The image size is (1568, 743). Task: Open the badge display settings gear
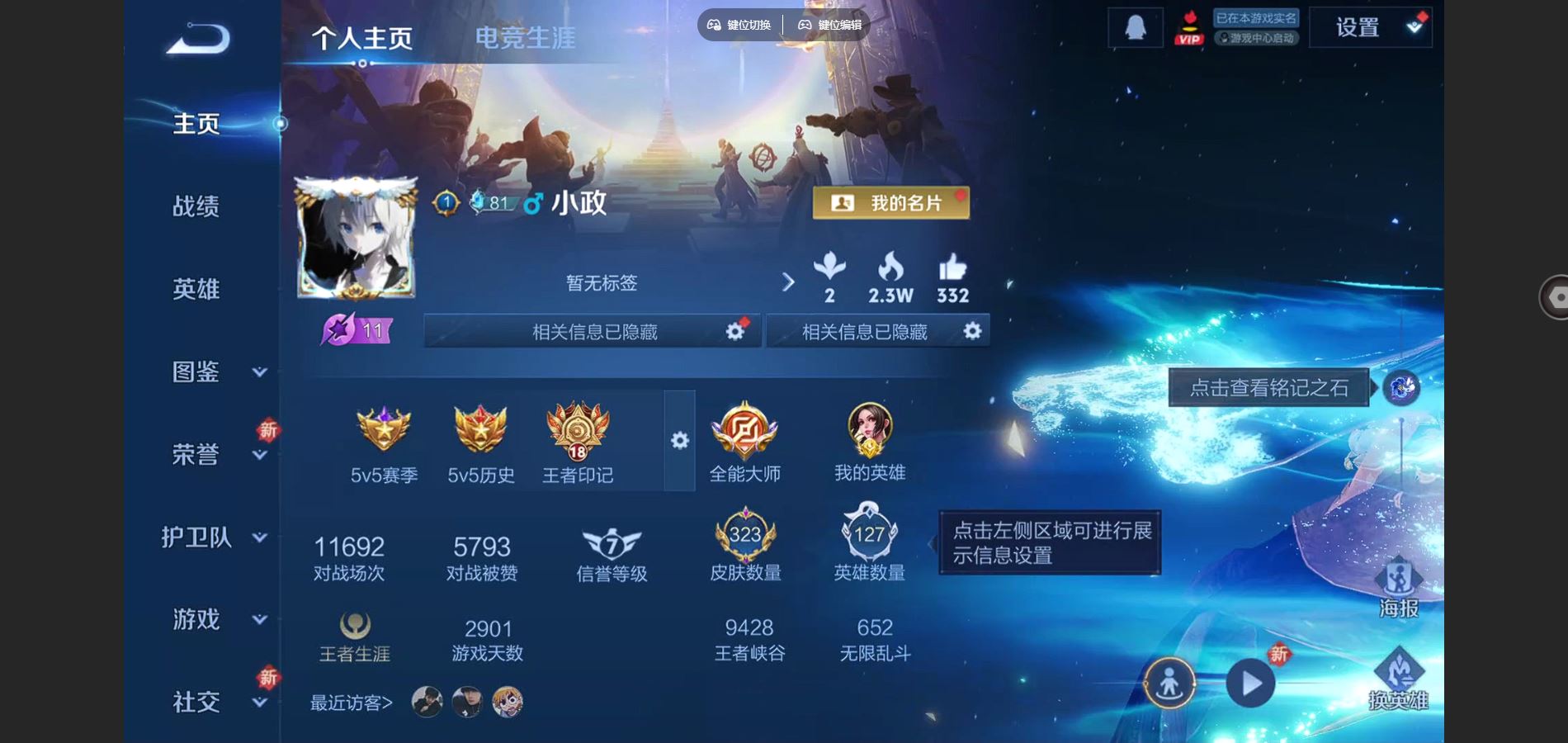(679, 442)
